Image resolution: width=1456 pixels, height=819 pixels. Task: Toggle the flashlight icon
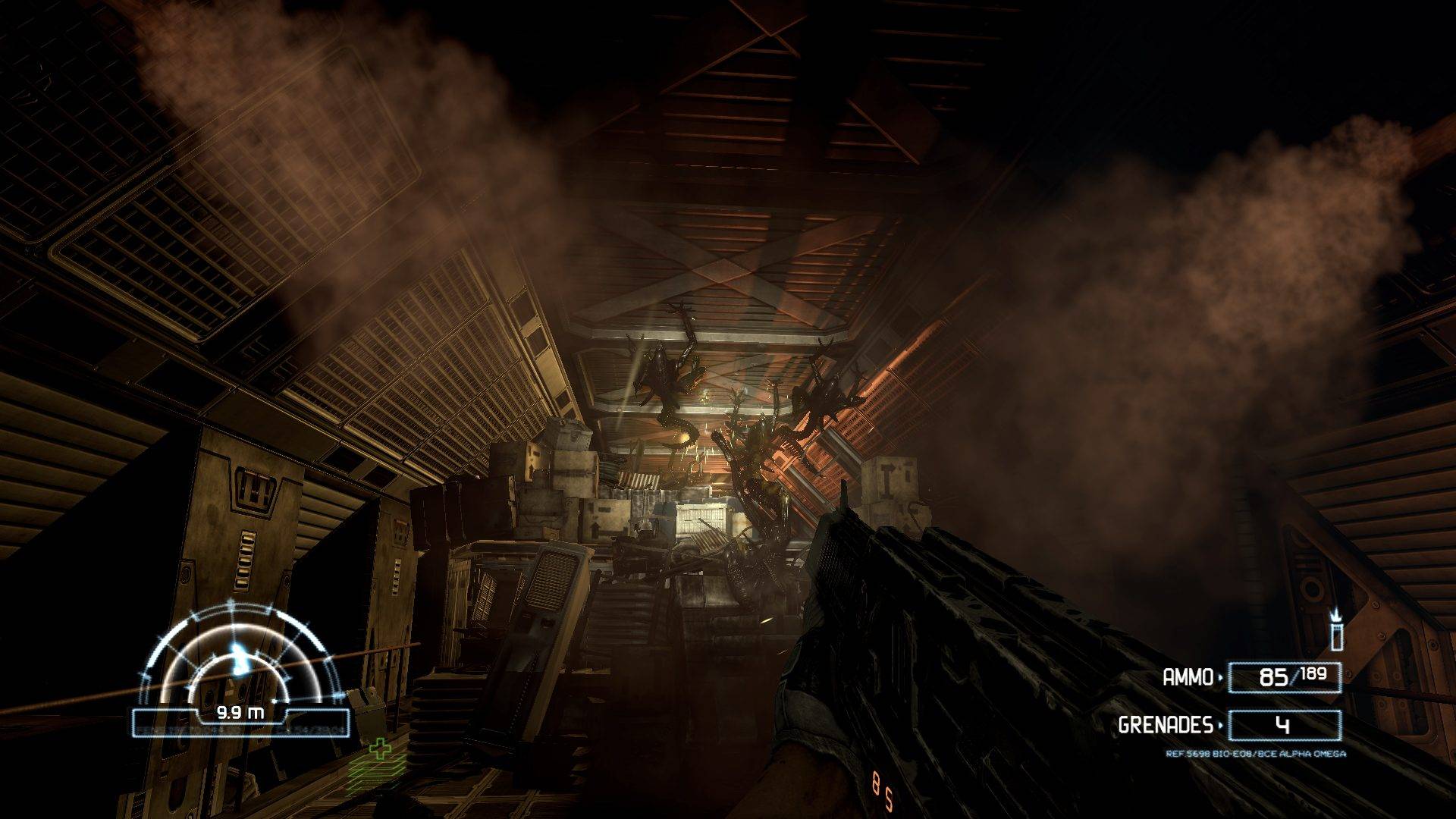1336,631
